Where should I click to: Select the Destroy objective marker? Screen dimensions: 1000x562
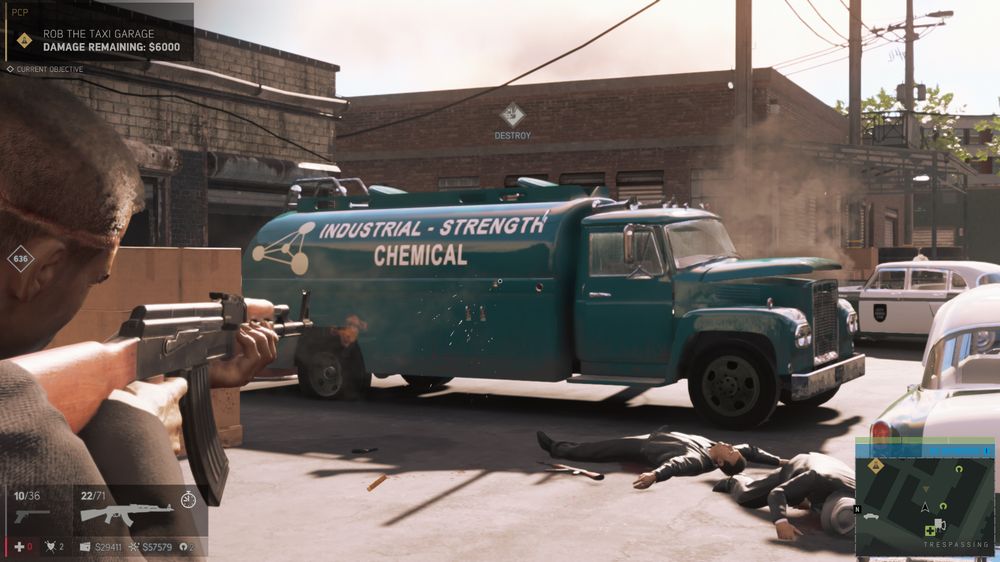(x=512, y=115)
